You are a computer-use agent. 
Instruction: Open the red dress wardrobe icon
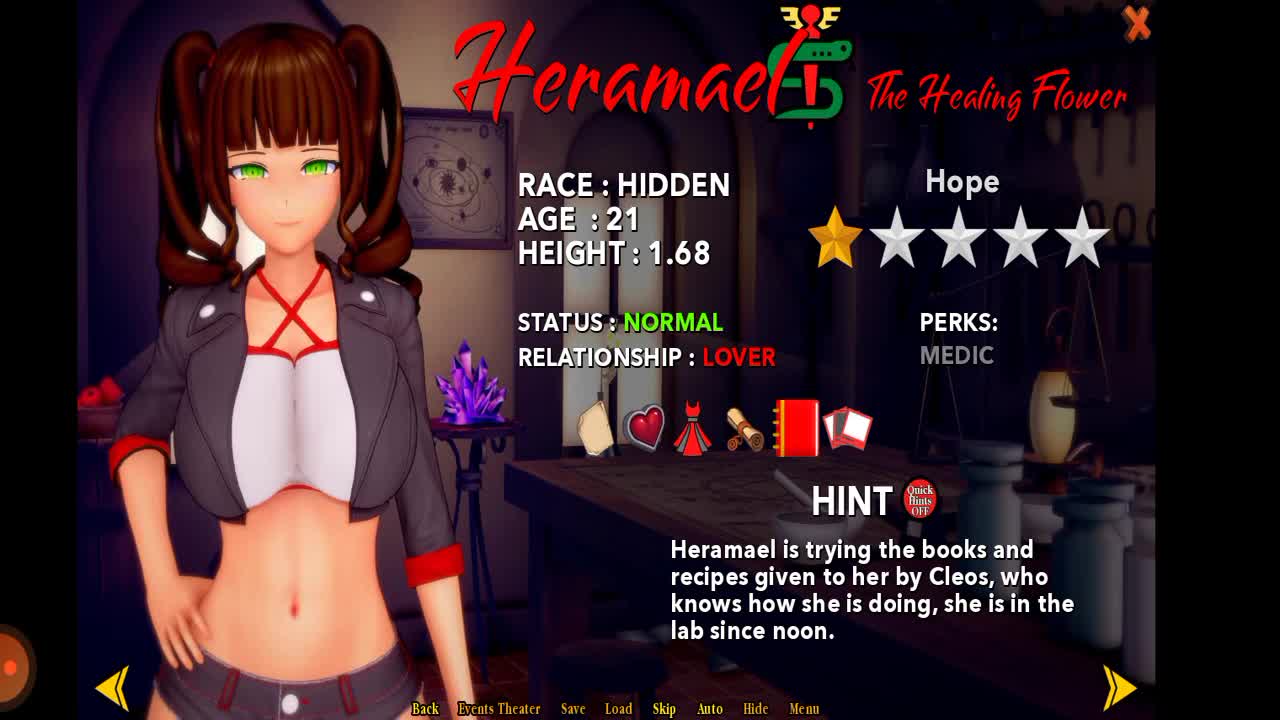(x=692, y=430)
